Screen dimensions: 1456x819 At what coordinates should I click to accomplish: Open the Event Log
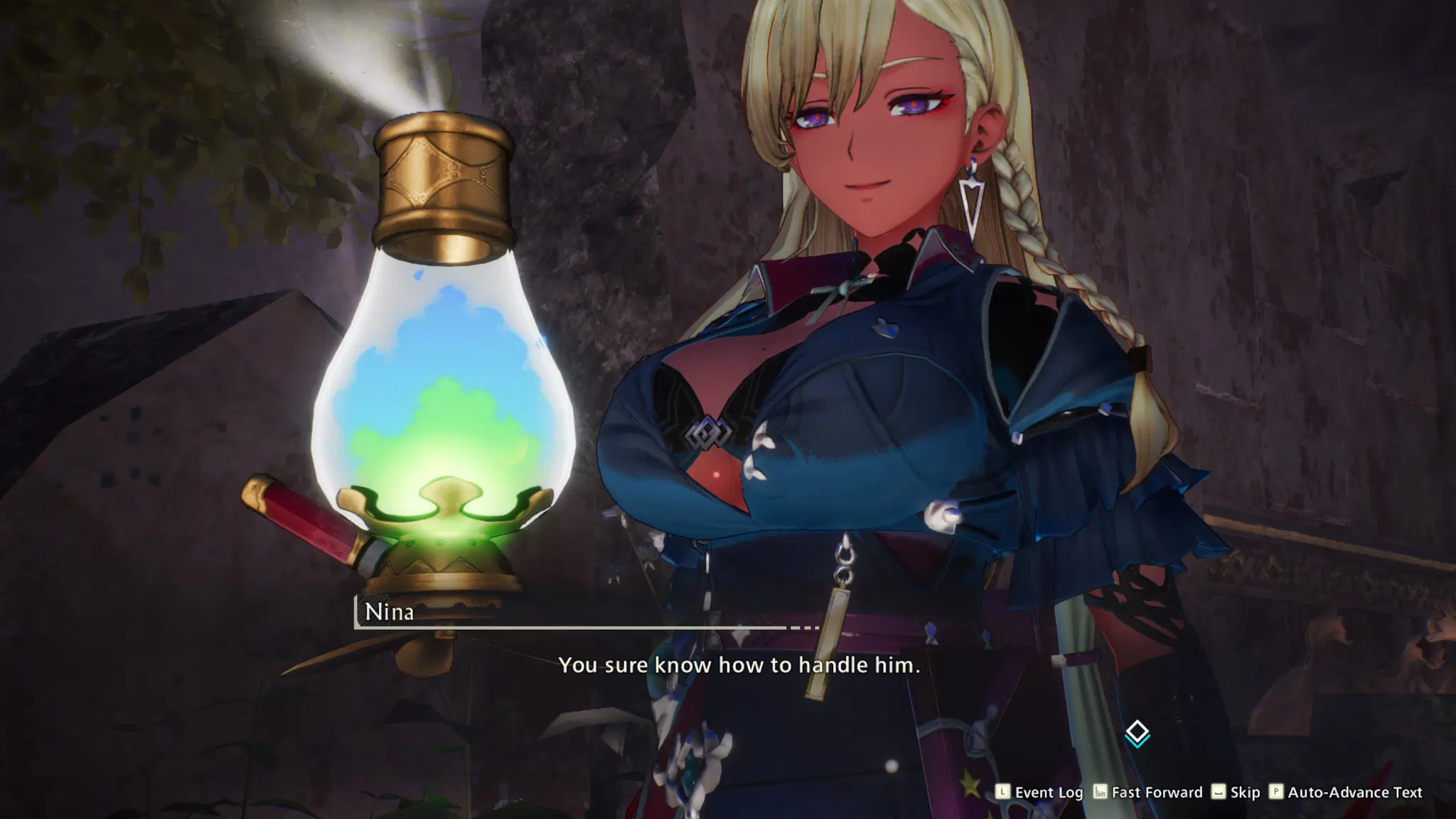pos(1039,792)
